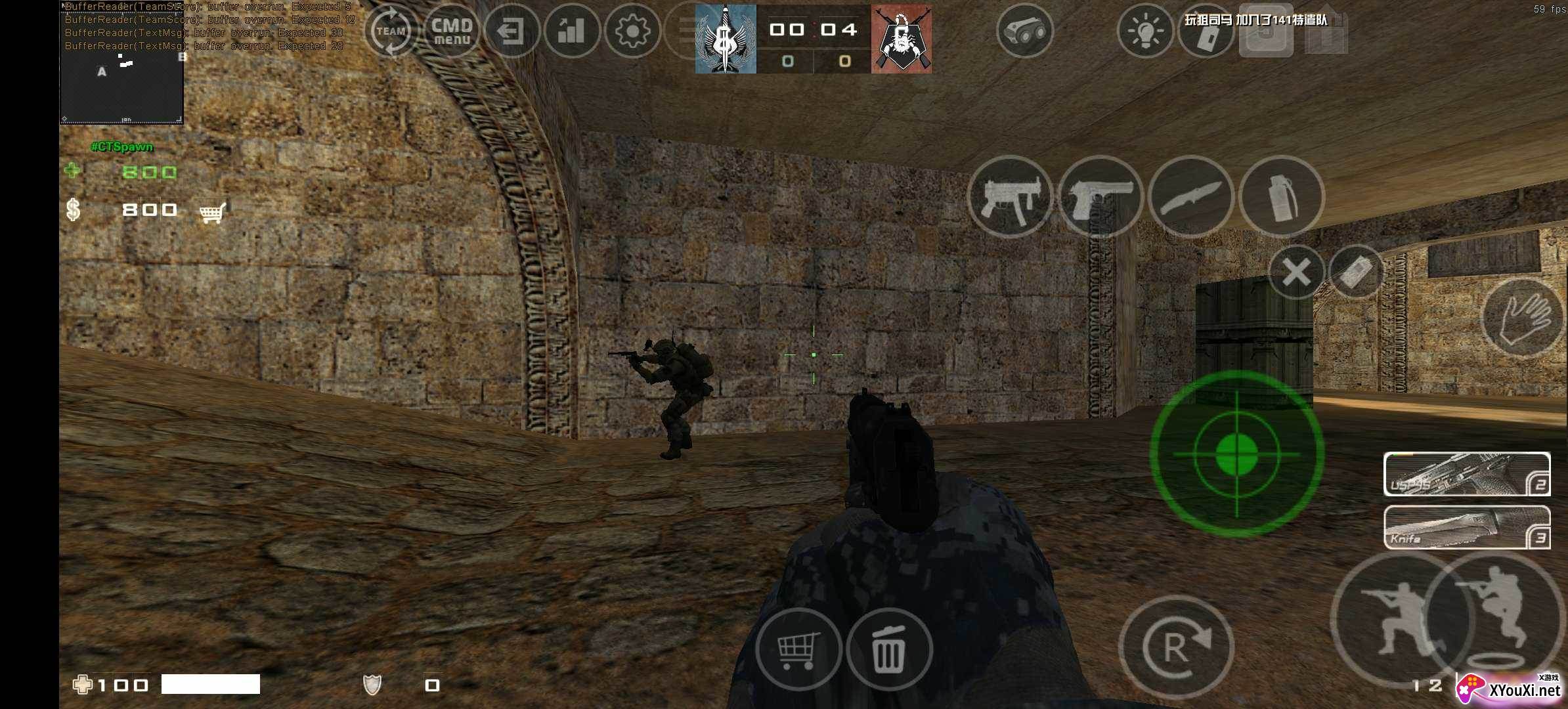This screenshot has height=709, width=1568.
Task: Open the CMD menu
Action: 452,31
